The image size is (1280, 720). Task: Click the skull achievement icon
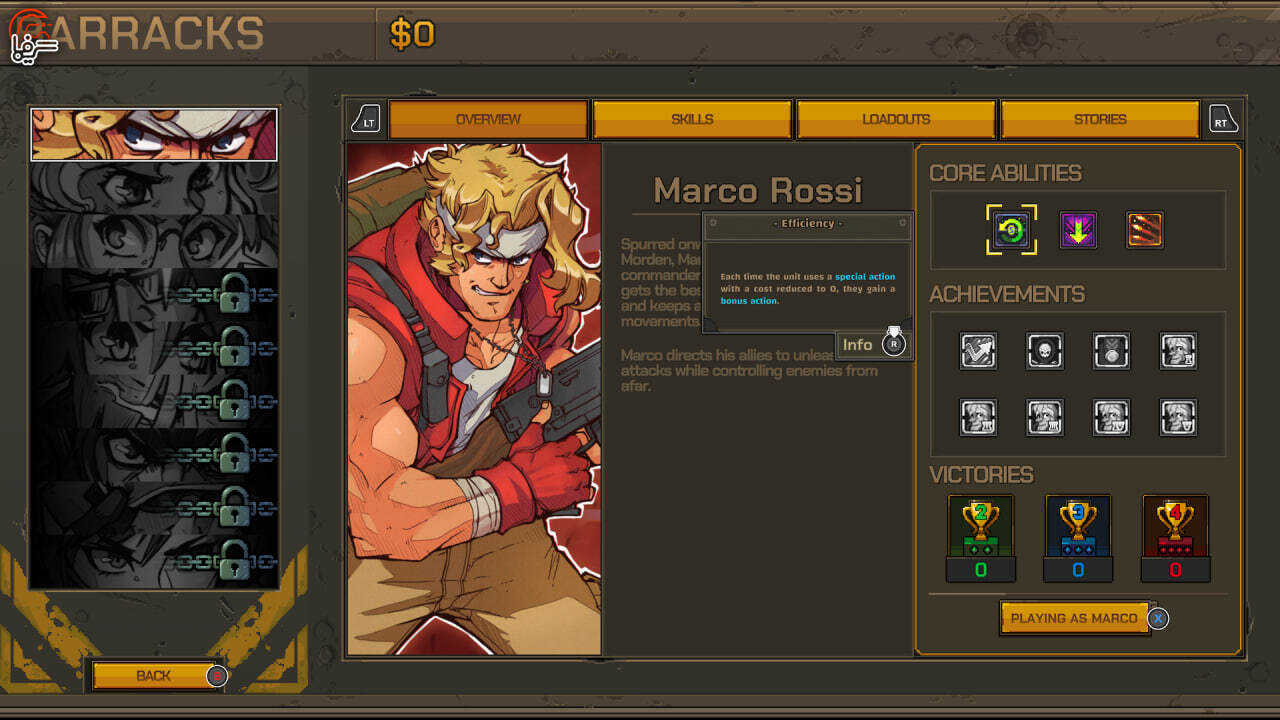1044,351
